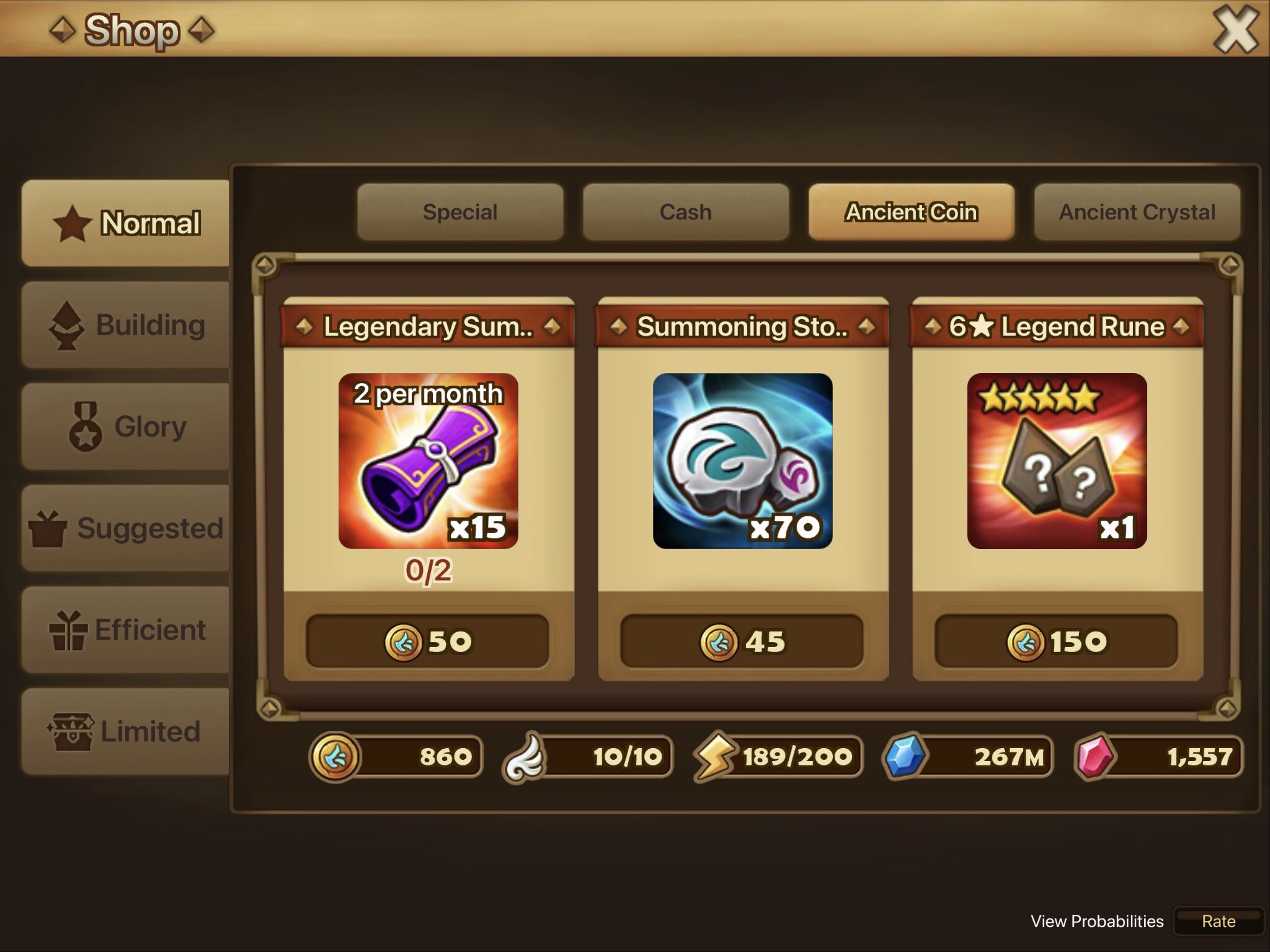Go to the Limited shop category
The image size is (1270, 952).
126,731
